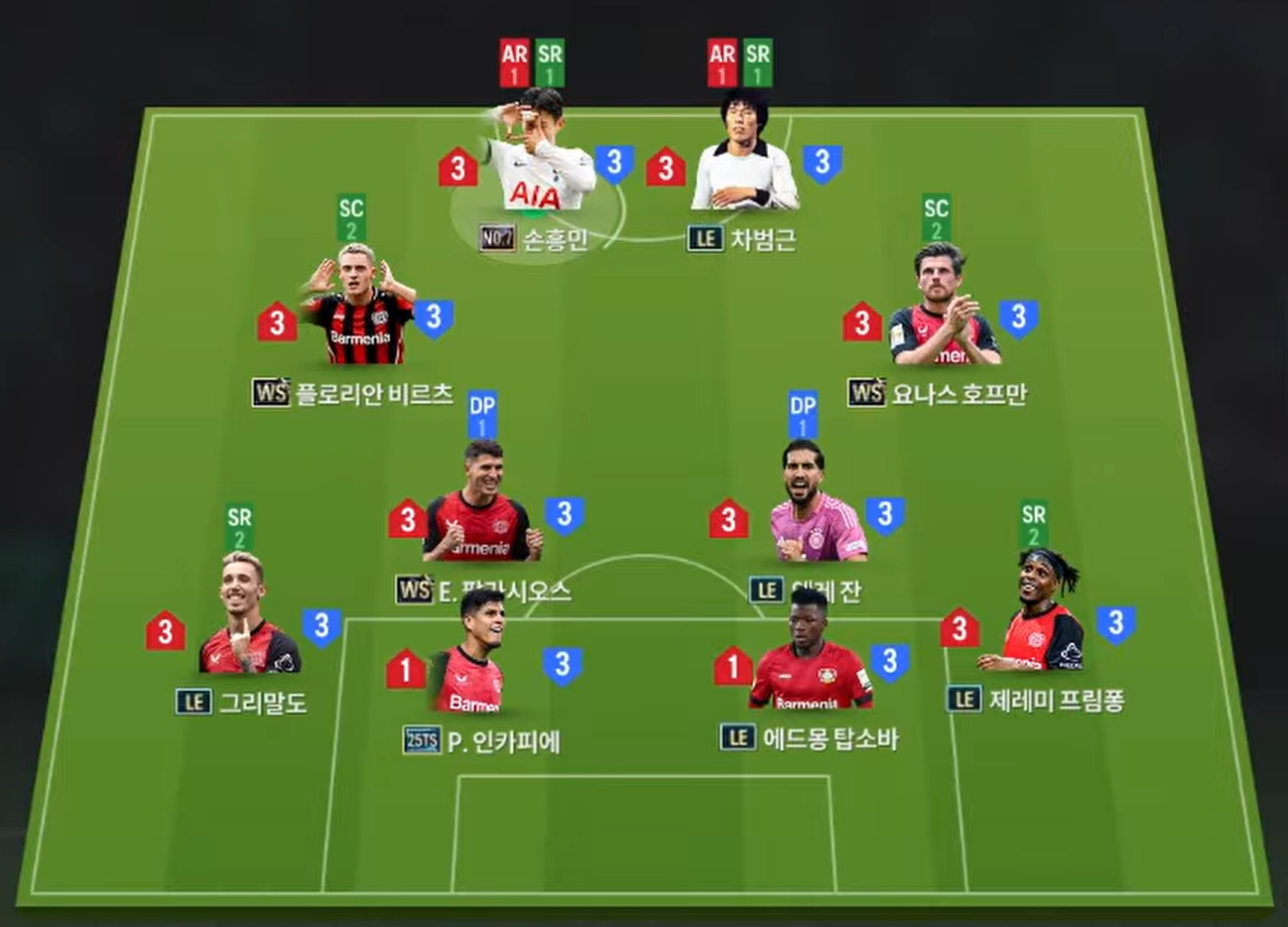
Task: Select striker 손흥민 player card
Action: pos(539,159)
